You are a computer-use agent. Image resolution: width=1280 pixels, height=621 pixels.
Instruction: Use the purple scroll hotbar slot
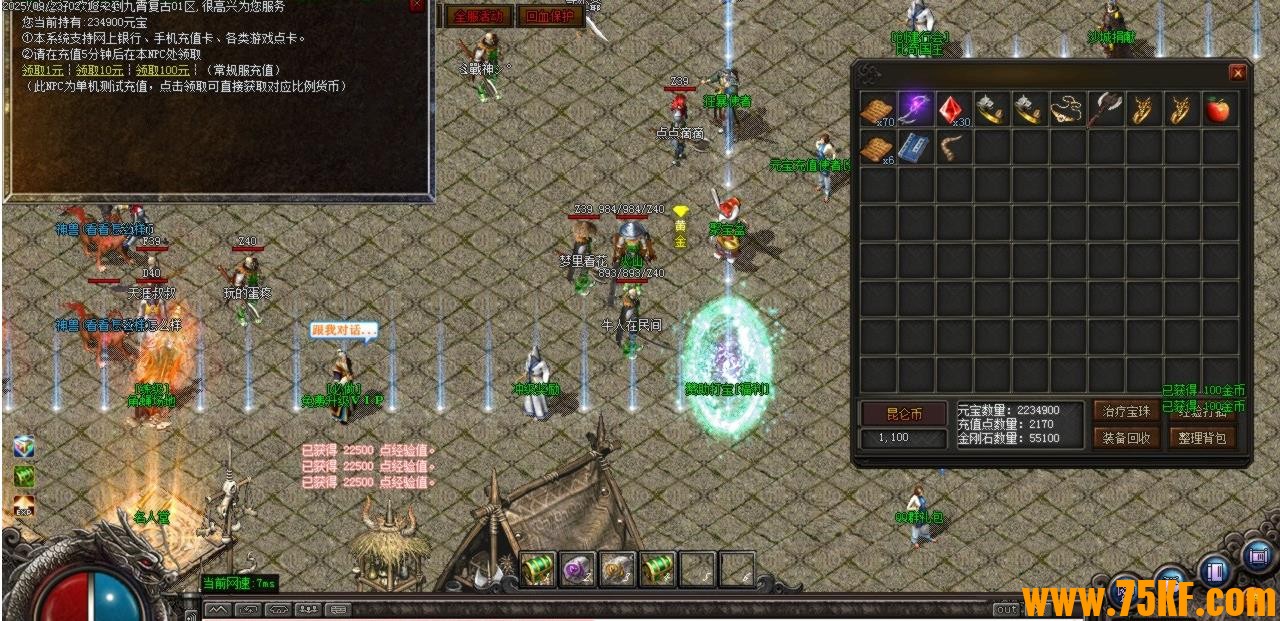(x=577, y=569)
